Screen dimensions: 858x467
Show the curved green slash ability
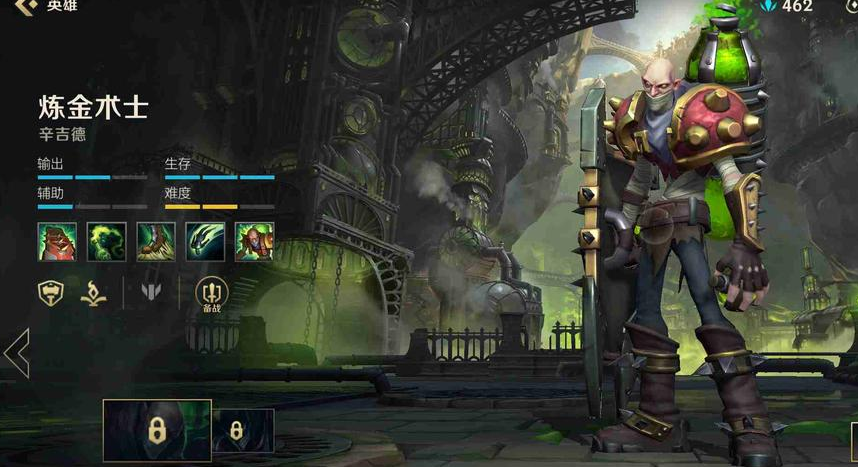tap(205, 242)
